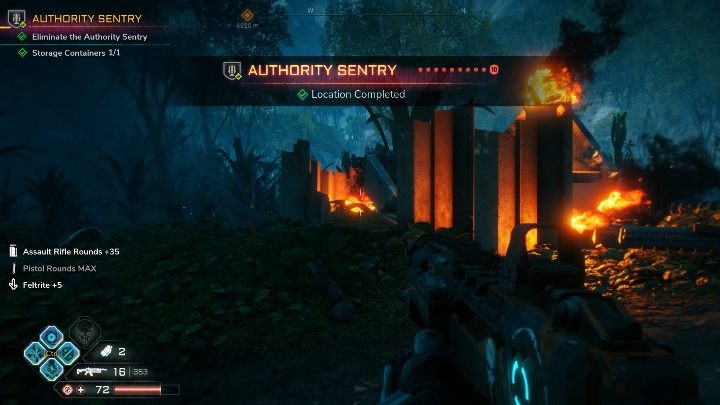Activate the right ability icon in the wheel
The image size is (720, 405).
68,352
